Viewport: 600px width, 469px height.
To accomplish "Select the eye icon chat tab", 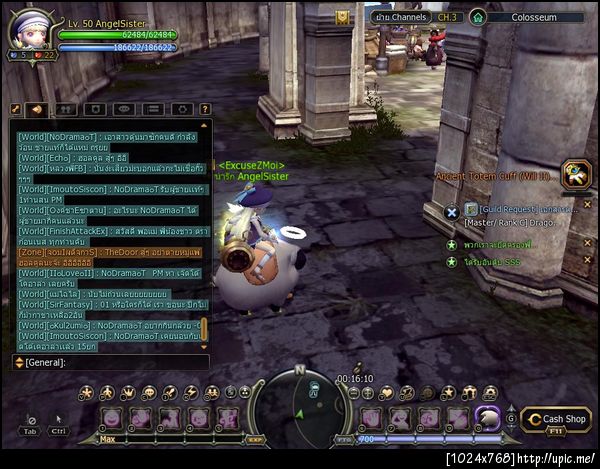I will [x=123, y=108].
